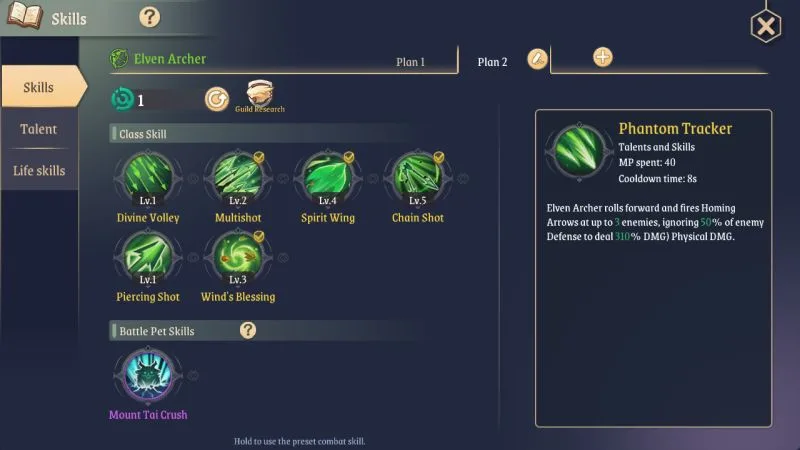Select the Mount Tai Crush pet skill
Viewport: 800px width, 450px height.
point(148,377)
